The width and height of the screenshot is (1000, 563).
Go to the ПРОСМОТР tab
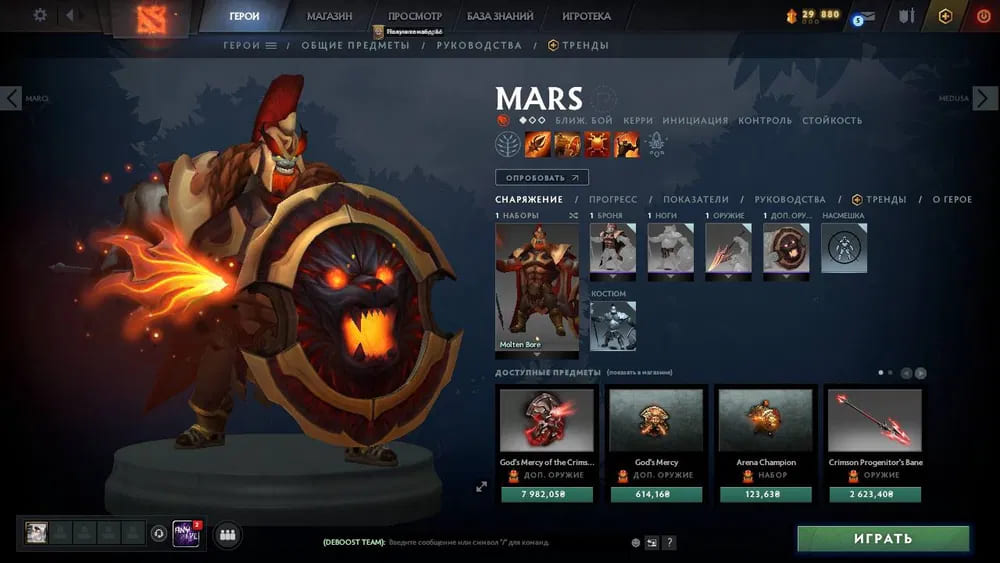[414, 16]
